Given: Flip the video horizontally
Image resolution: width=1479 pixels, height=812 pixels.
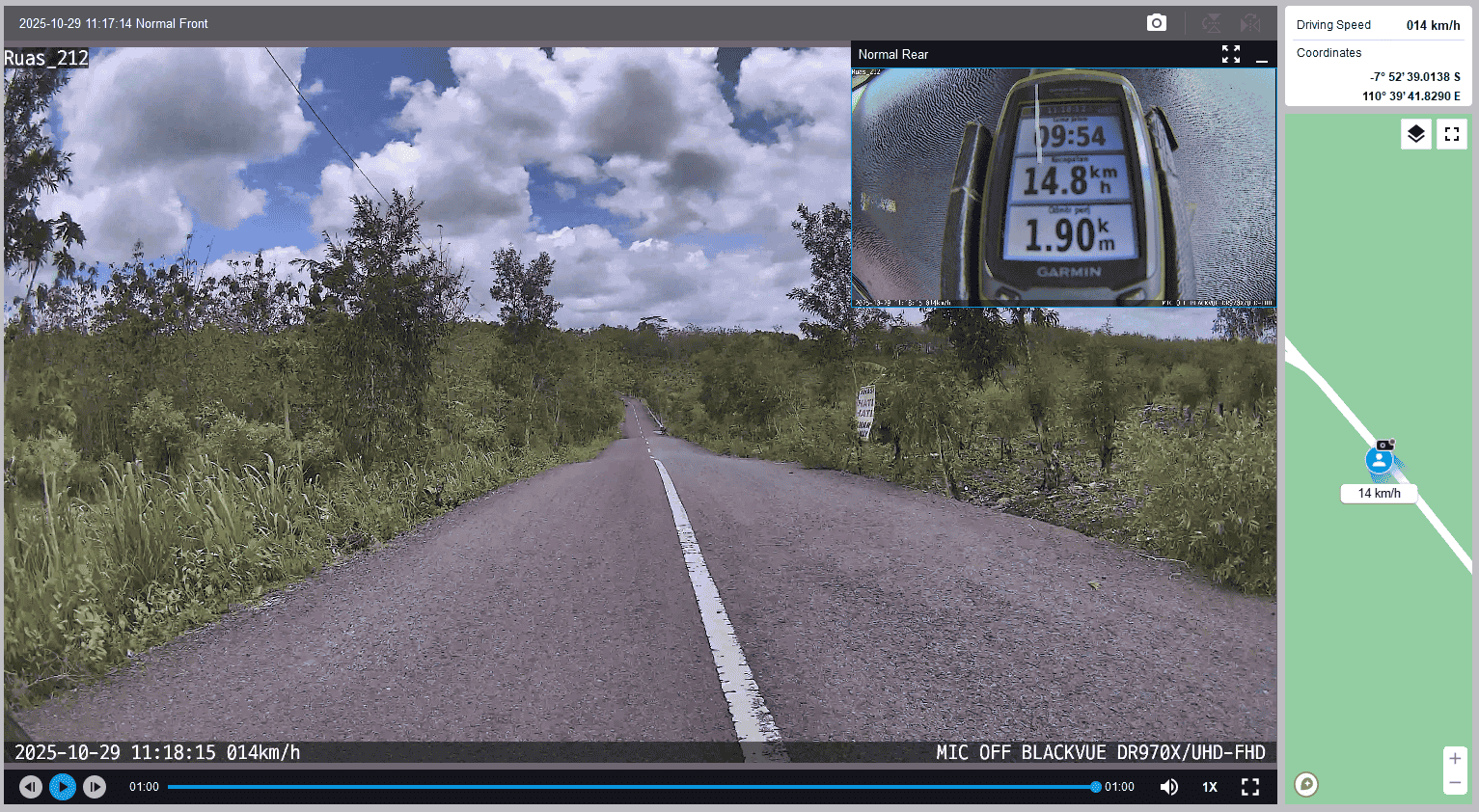Looking at the screenshot, I should click(1250, 23).
